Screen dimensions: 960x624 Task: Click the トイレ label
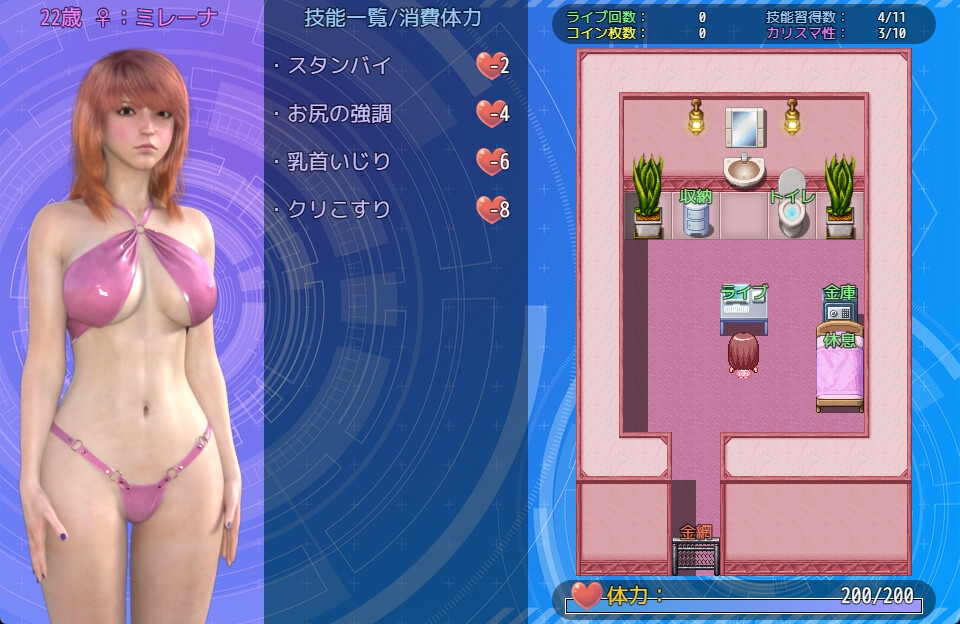(x=792, y=197)
